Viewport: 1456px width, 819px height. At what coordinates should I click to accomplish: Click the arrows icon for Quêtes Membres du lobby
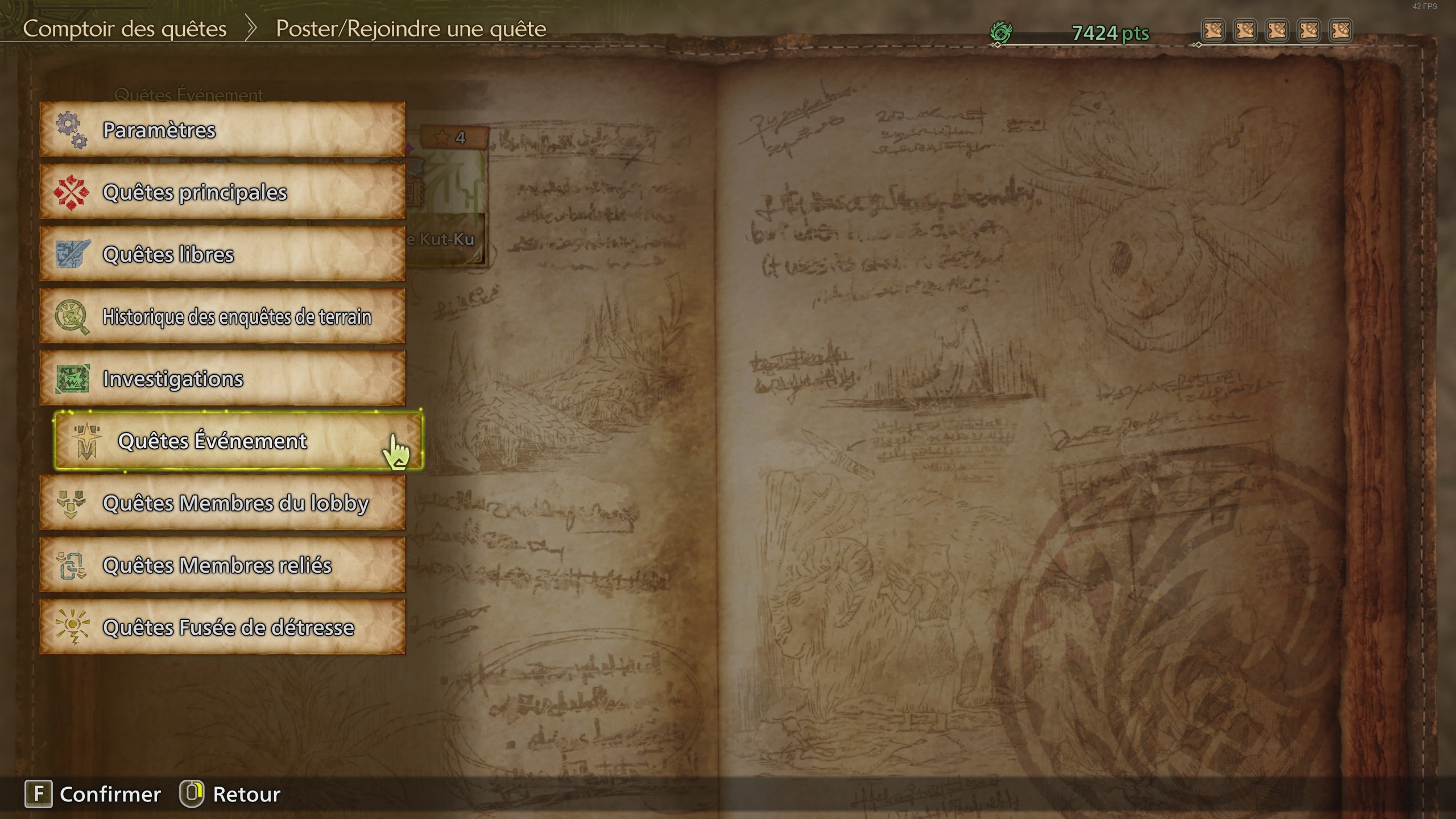click(73, 503)
